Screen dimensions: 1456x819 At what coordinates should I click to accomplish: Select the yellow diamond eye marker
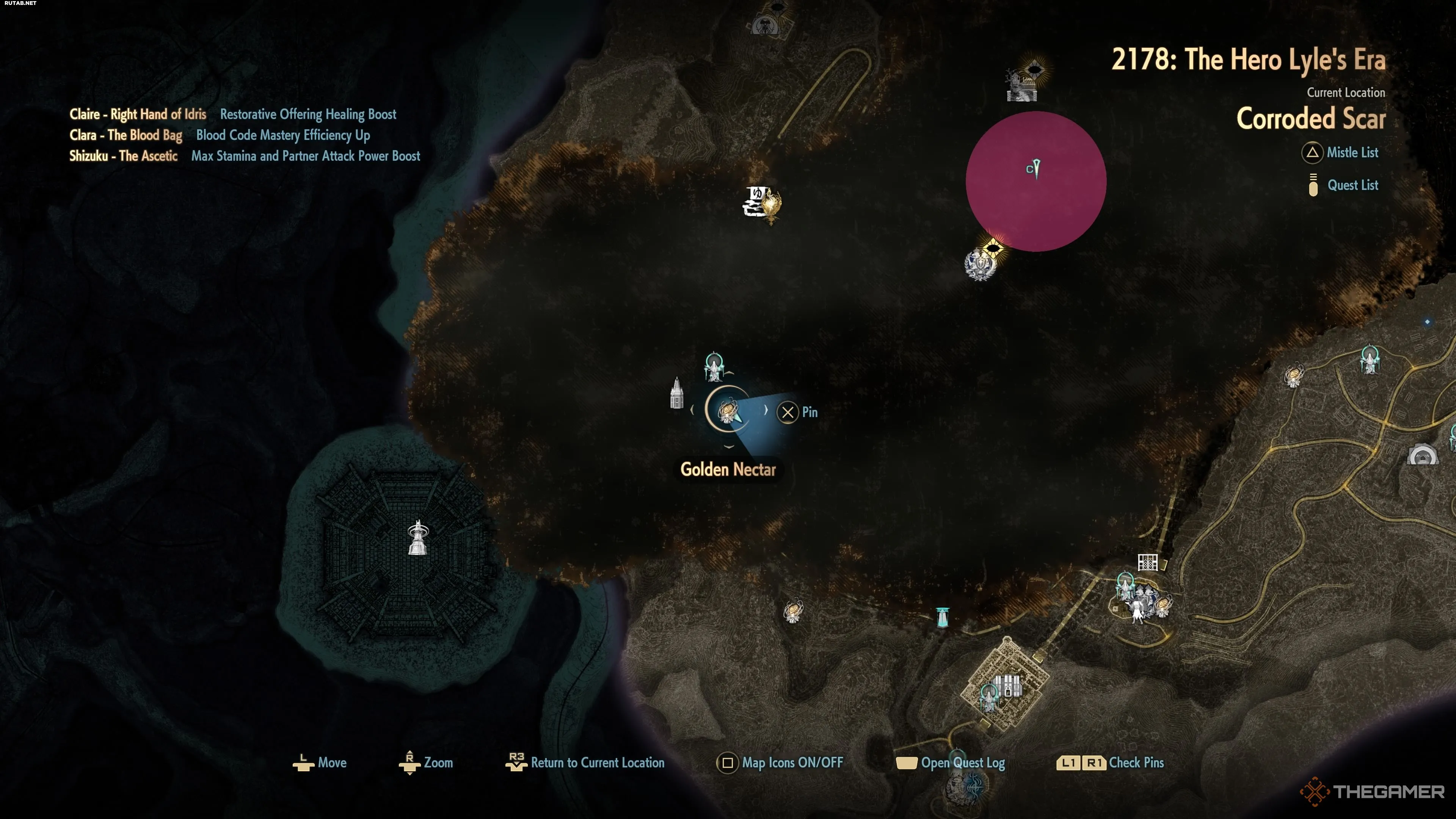pyautogui.click(x=993, y=248)
